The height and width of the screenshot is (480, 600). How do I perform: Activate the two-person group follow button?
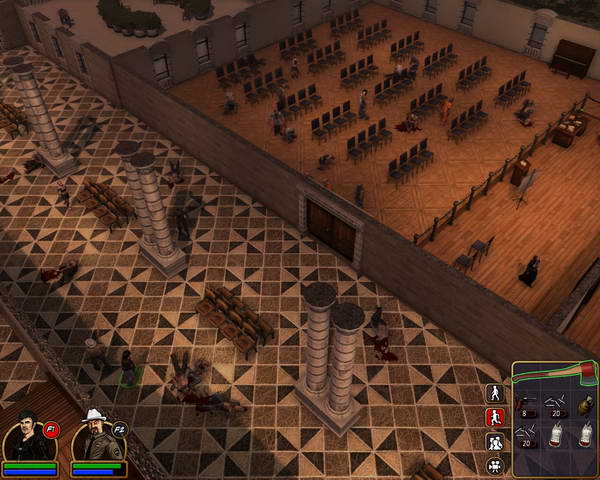(x=494, y=442)
